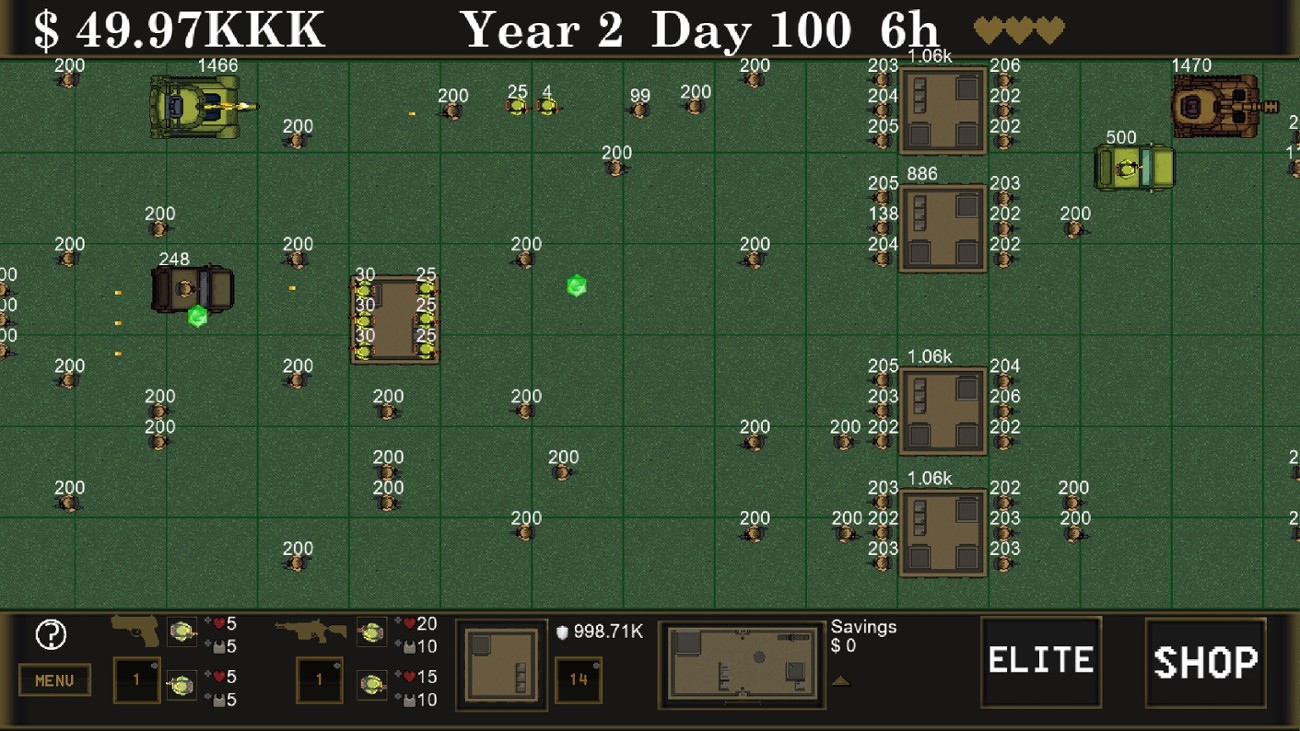The height and width of the screenshot is (731, 1300).
Task: Open the MENU
Action: pyautogui.click(x=55, y=680)
